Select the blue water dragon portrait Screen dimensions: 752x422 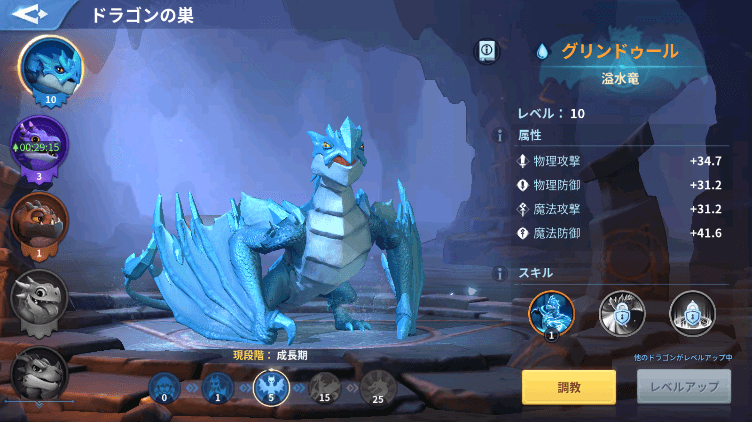(50, 68)
